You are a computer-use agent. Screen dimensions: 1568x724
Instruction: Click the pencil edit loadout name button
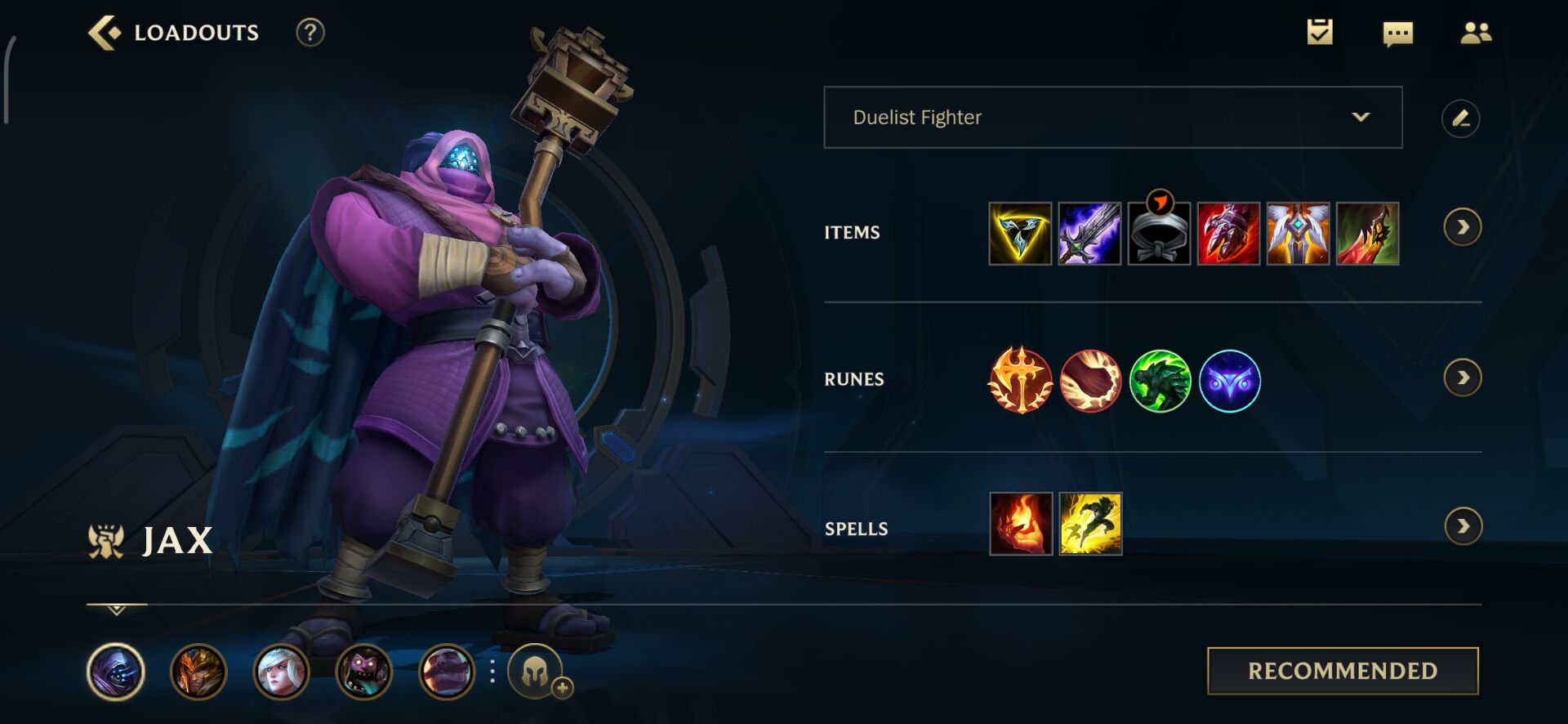click(x=1460, y=118)
